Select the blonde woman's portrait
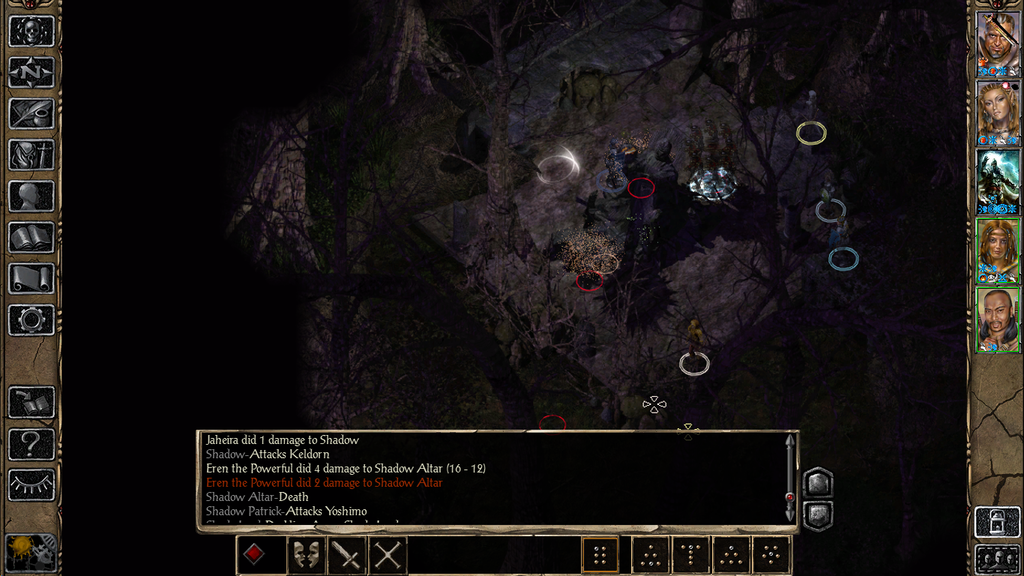1024x576 pixels. 998,112
